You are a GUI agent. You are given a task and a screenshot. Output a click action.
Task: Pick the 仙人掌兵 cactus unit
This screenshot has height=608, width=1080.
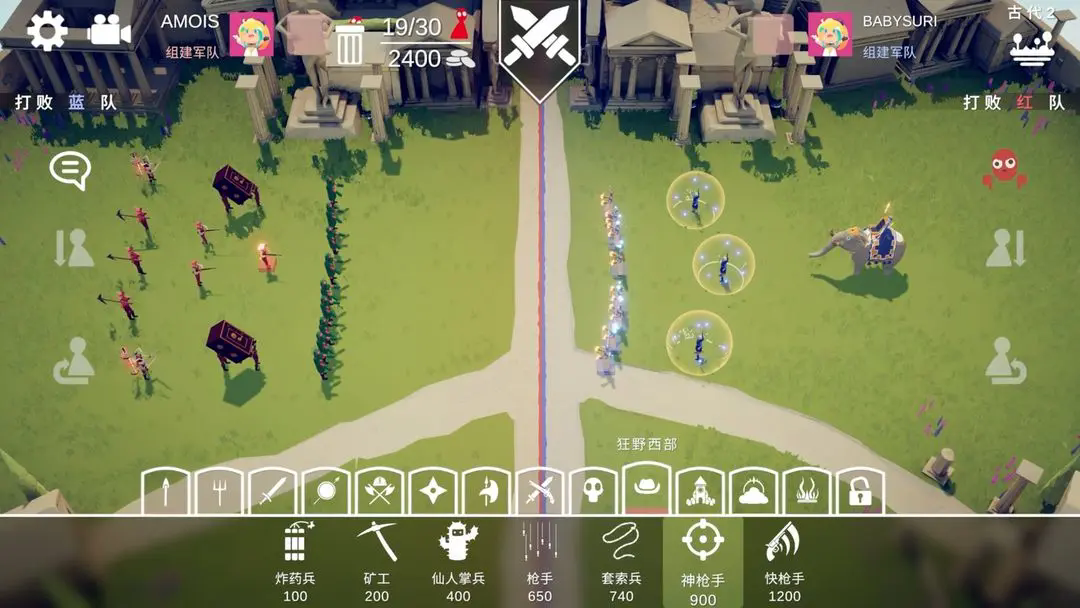tap(458, 561)
